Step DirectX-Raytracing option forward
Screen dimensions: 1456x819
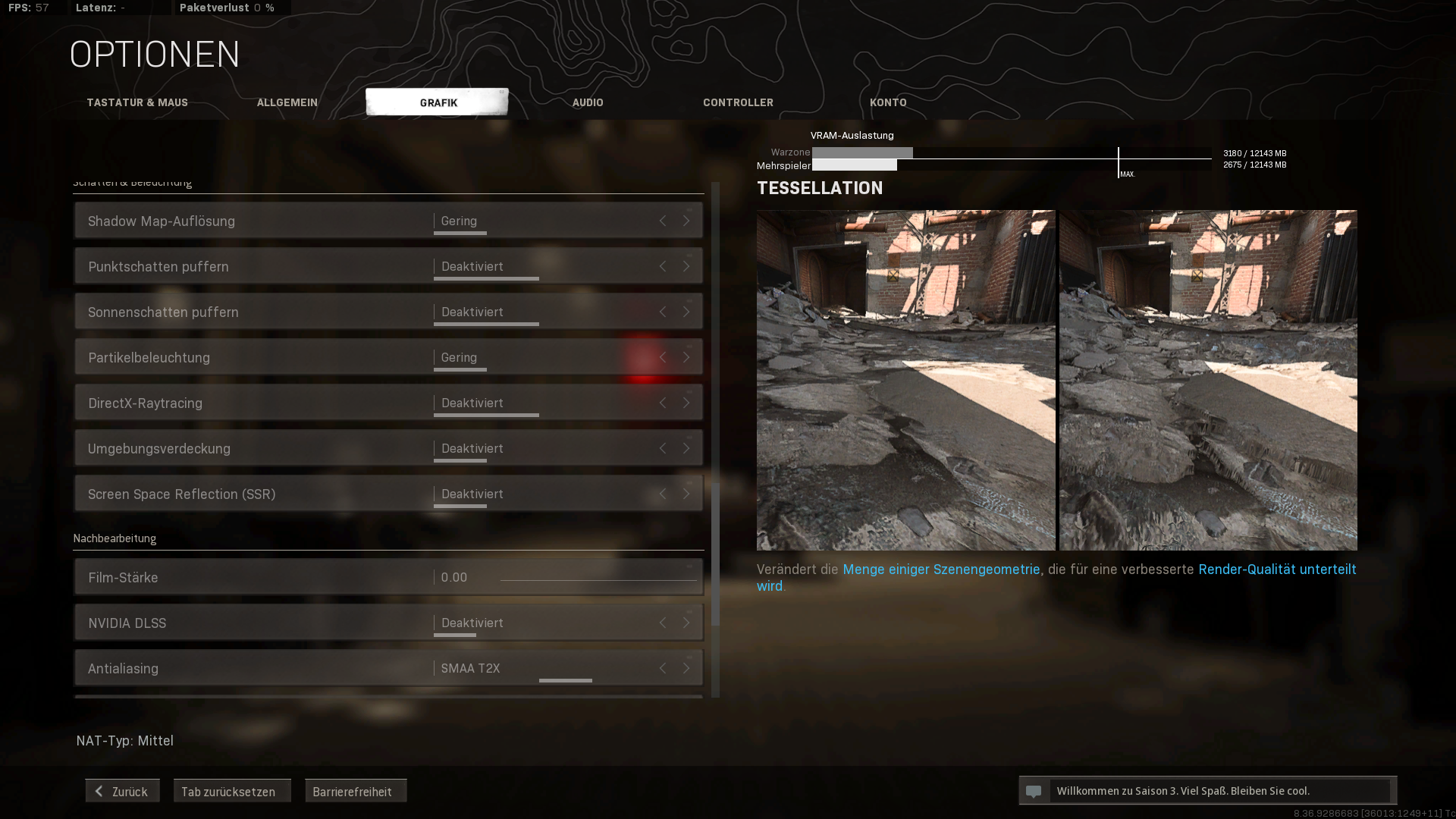pos(686,403)
